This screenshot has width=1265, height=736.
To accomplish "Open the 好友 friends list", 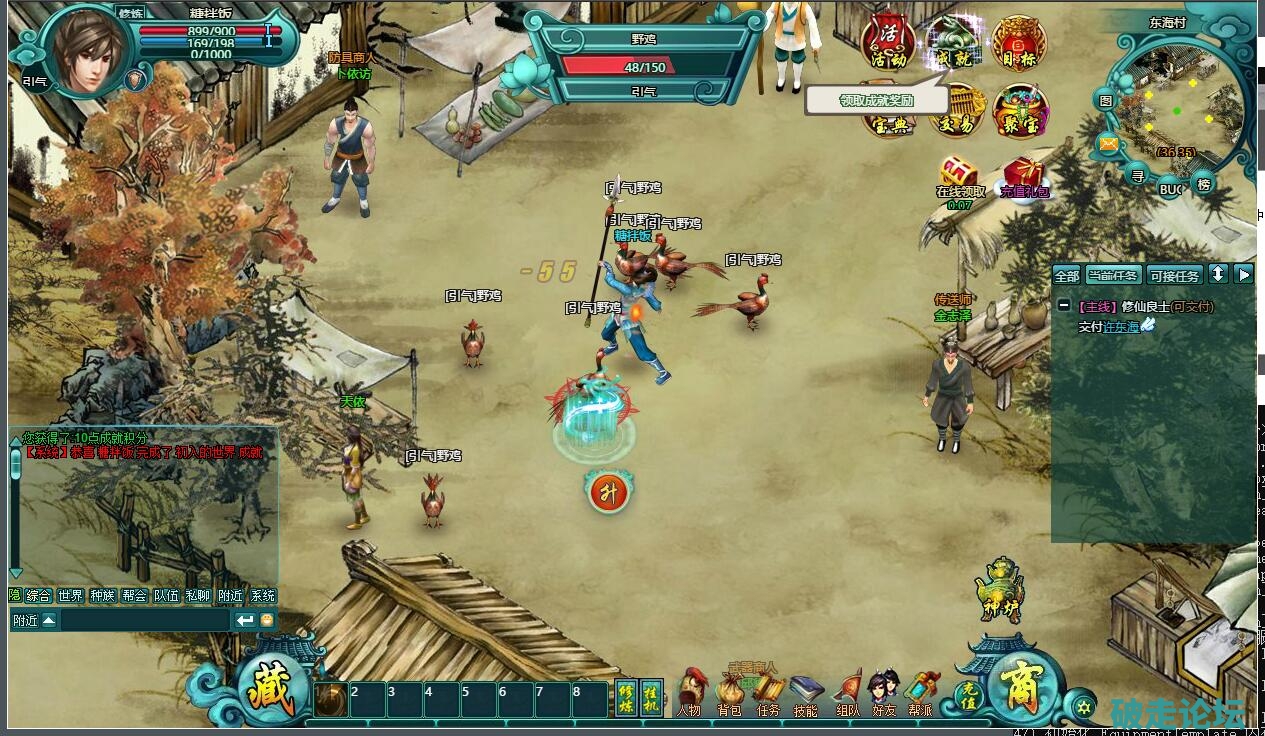I will pos(884,694).
